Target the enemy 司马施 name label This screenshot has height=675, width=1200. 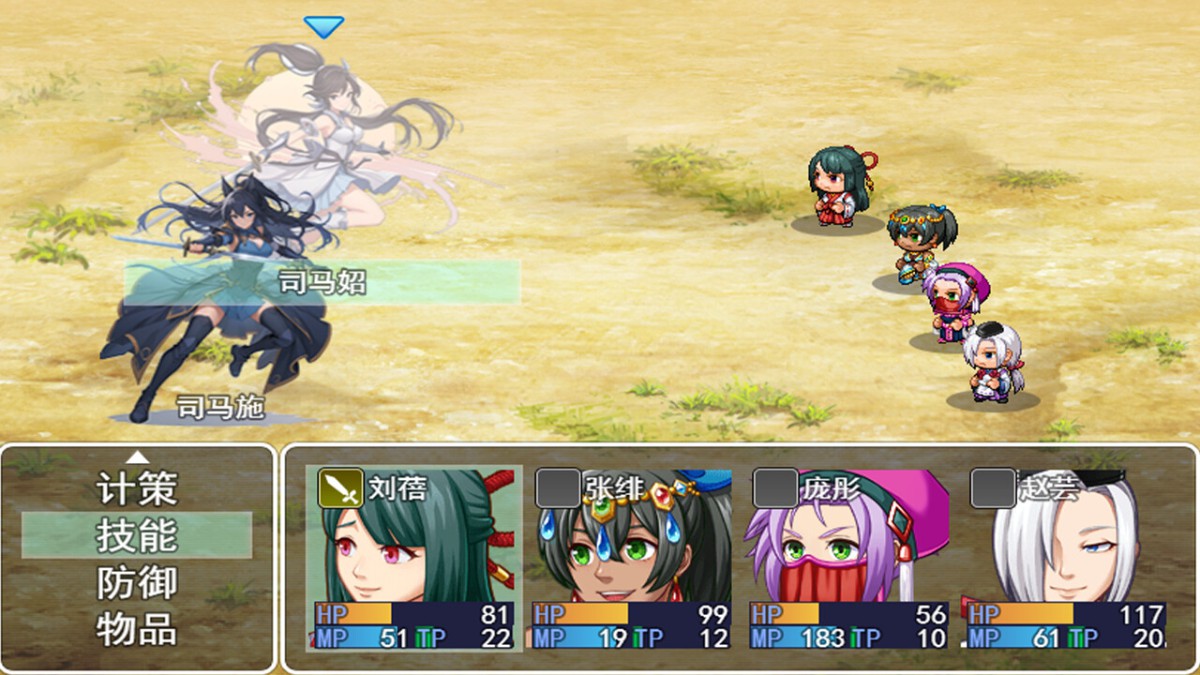point(220,407)
